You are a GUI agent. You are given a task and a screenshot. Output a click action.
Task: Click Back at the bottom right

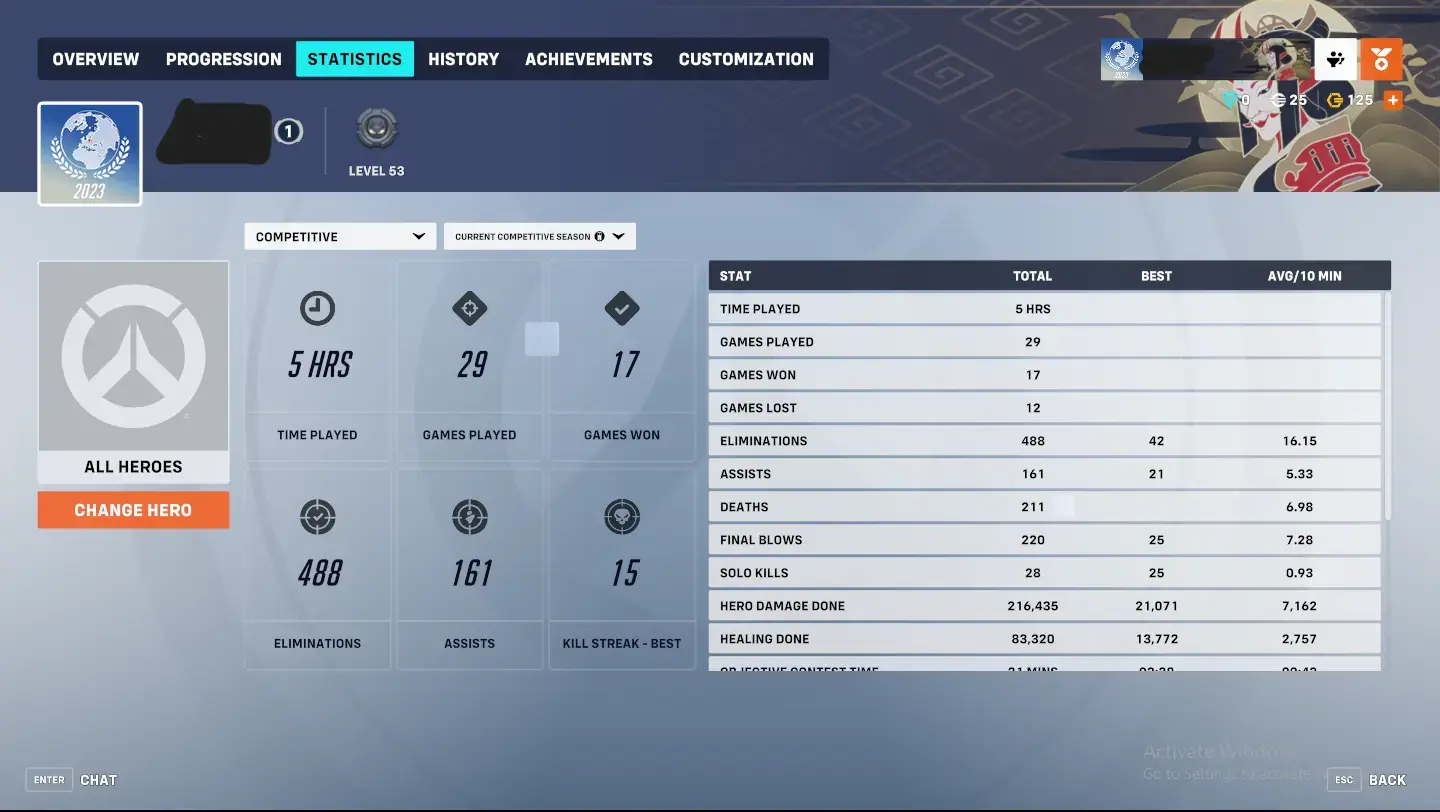(x=1388, y=779)
